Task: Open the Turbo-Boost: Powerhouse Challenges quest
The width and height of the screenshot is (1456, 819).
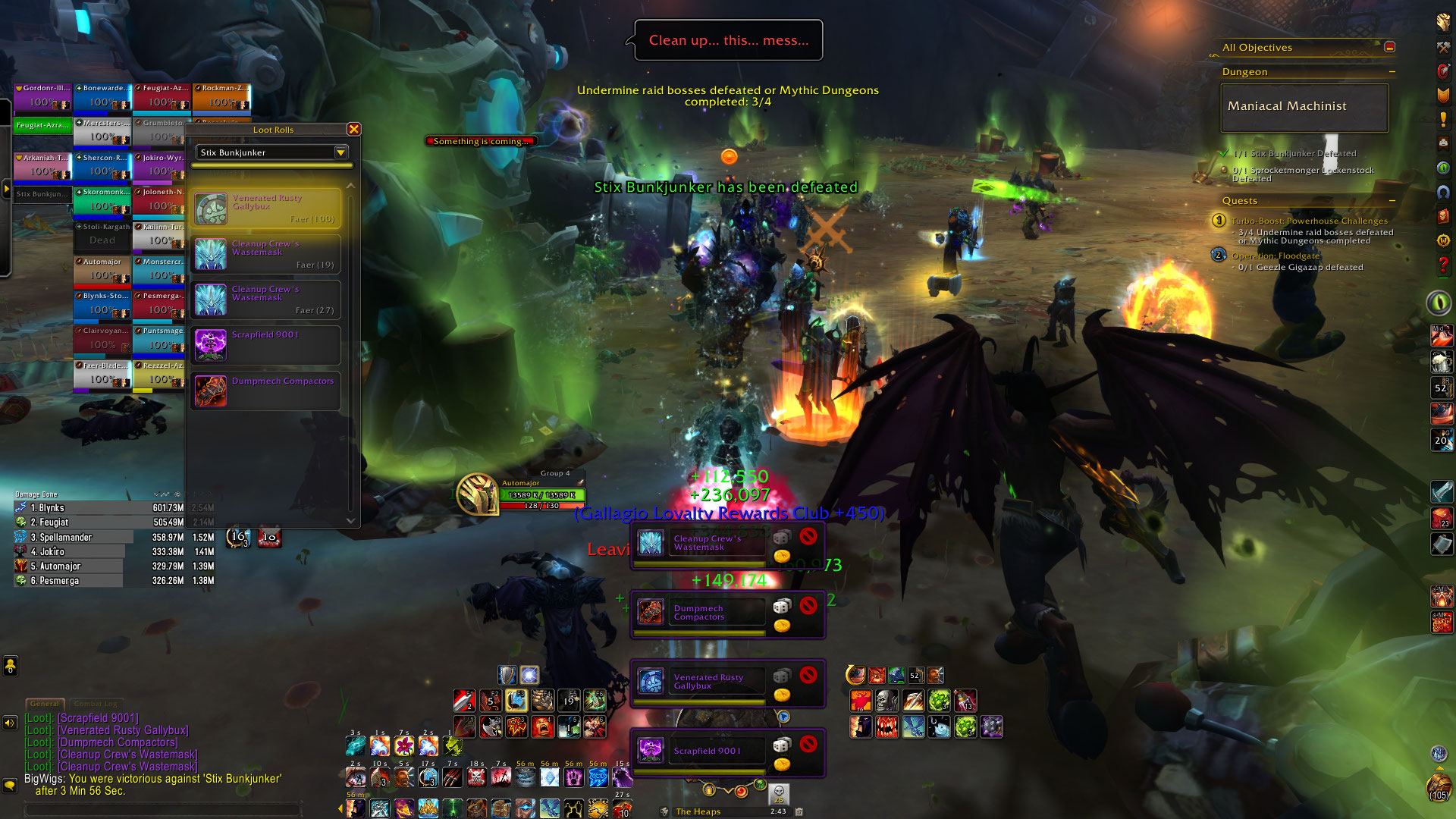Action: click(x=1309, y=221)
